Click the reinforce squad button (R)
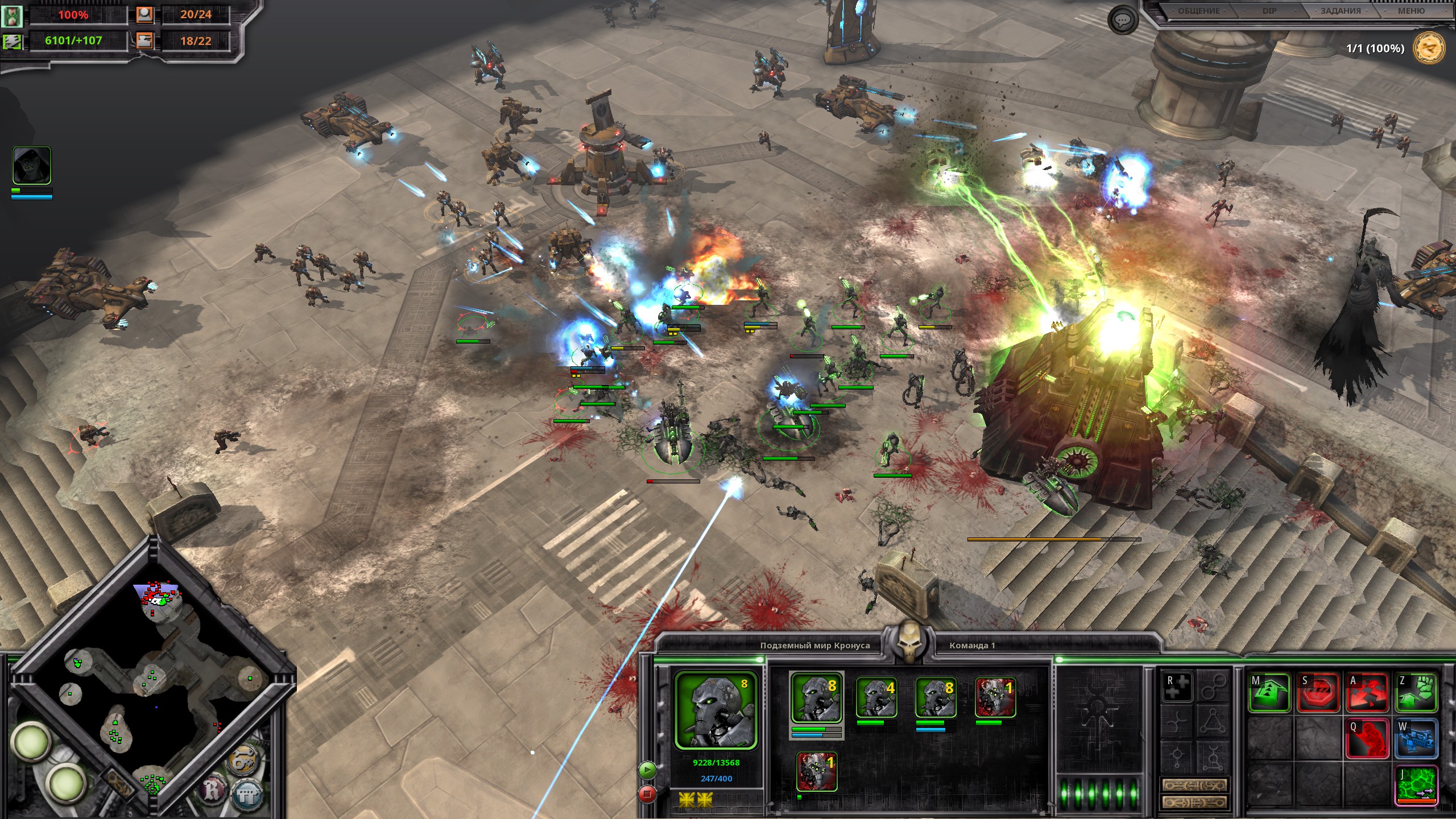Viewport: 1456px width, 819px height. [x=1177, y=686]
